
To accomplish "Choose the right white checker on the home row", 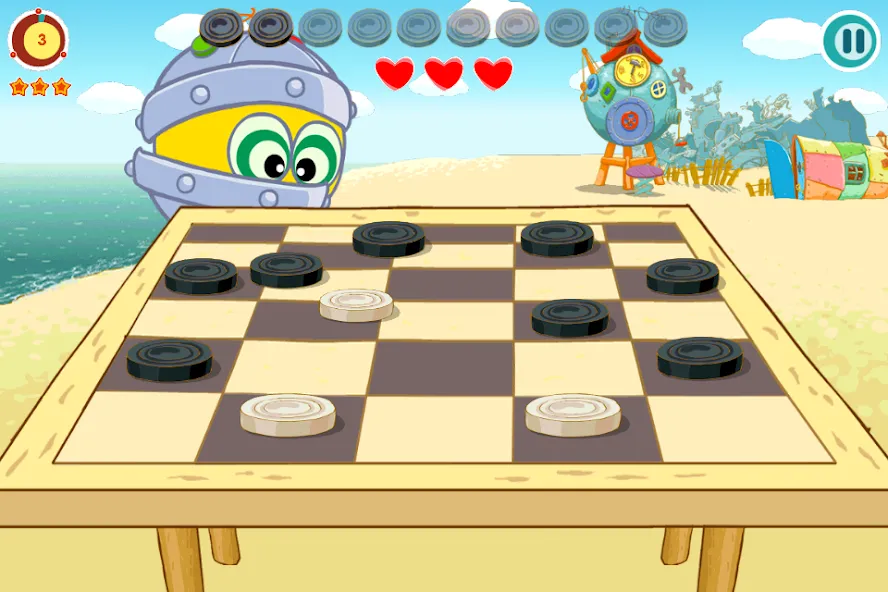I will [573, 414].
